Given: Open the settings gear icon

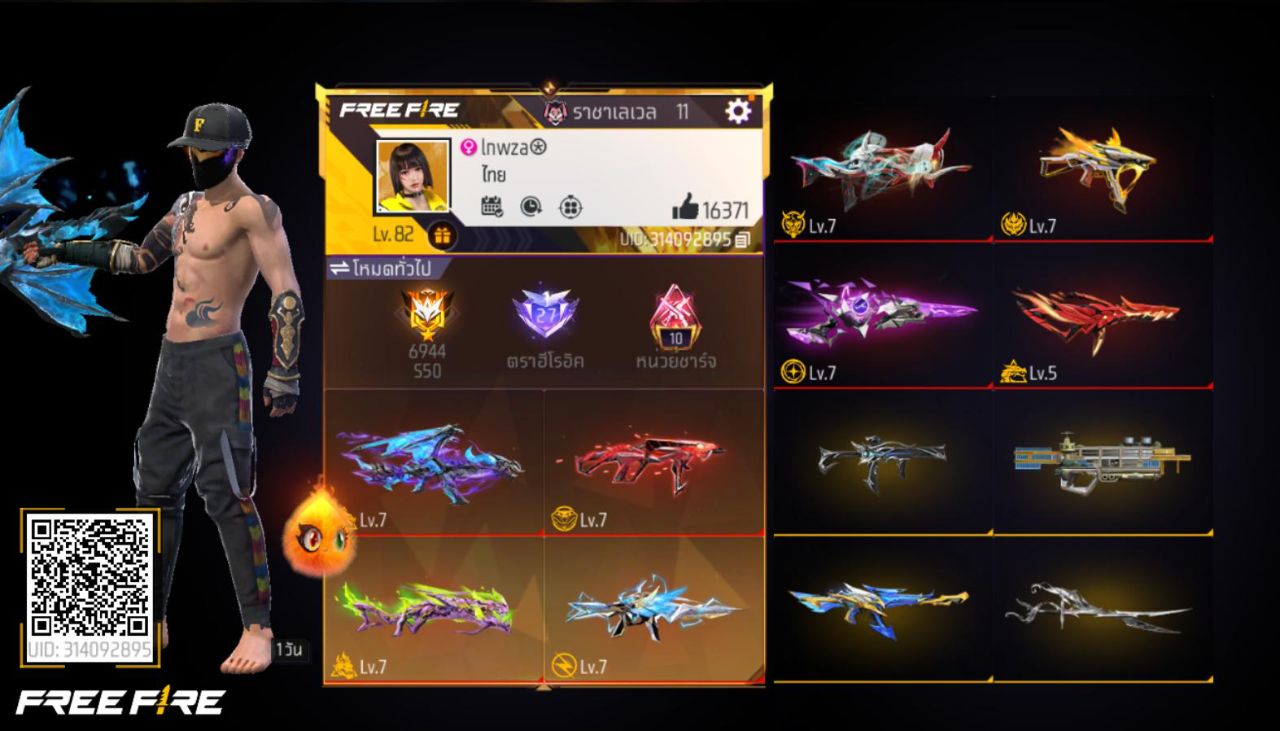Looking at the screenshot, I should [737, 111].
